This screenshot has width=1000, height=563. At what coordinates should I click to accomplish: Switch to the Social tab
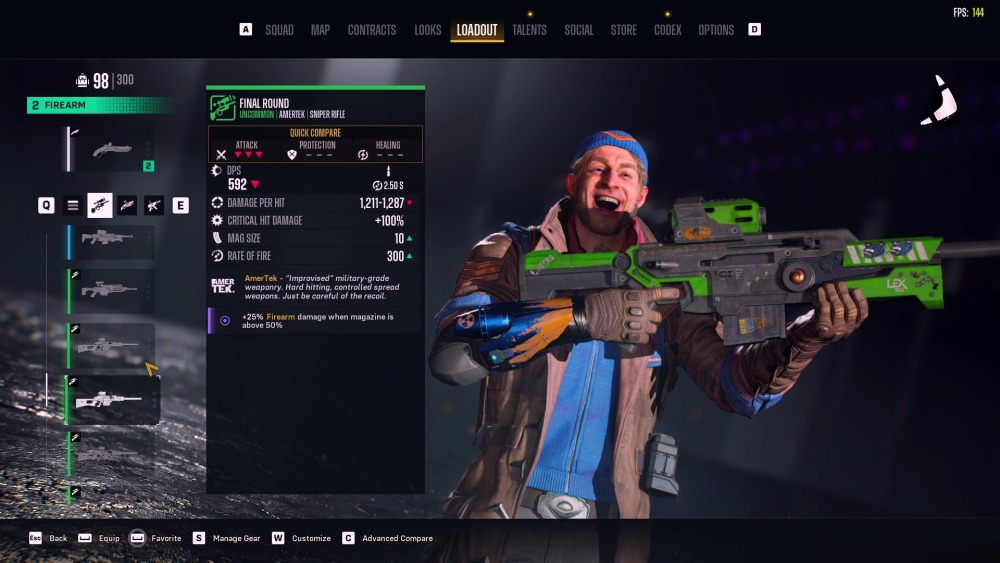click(x=579, y=30)
